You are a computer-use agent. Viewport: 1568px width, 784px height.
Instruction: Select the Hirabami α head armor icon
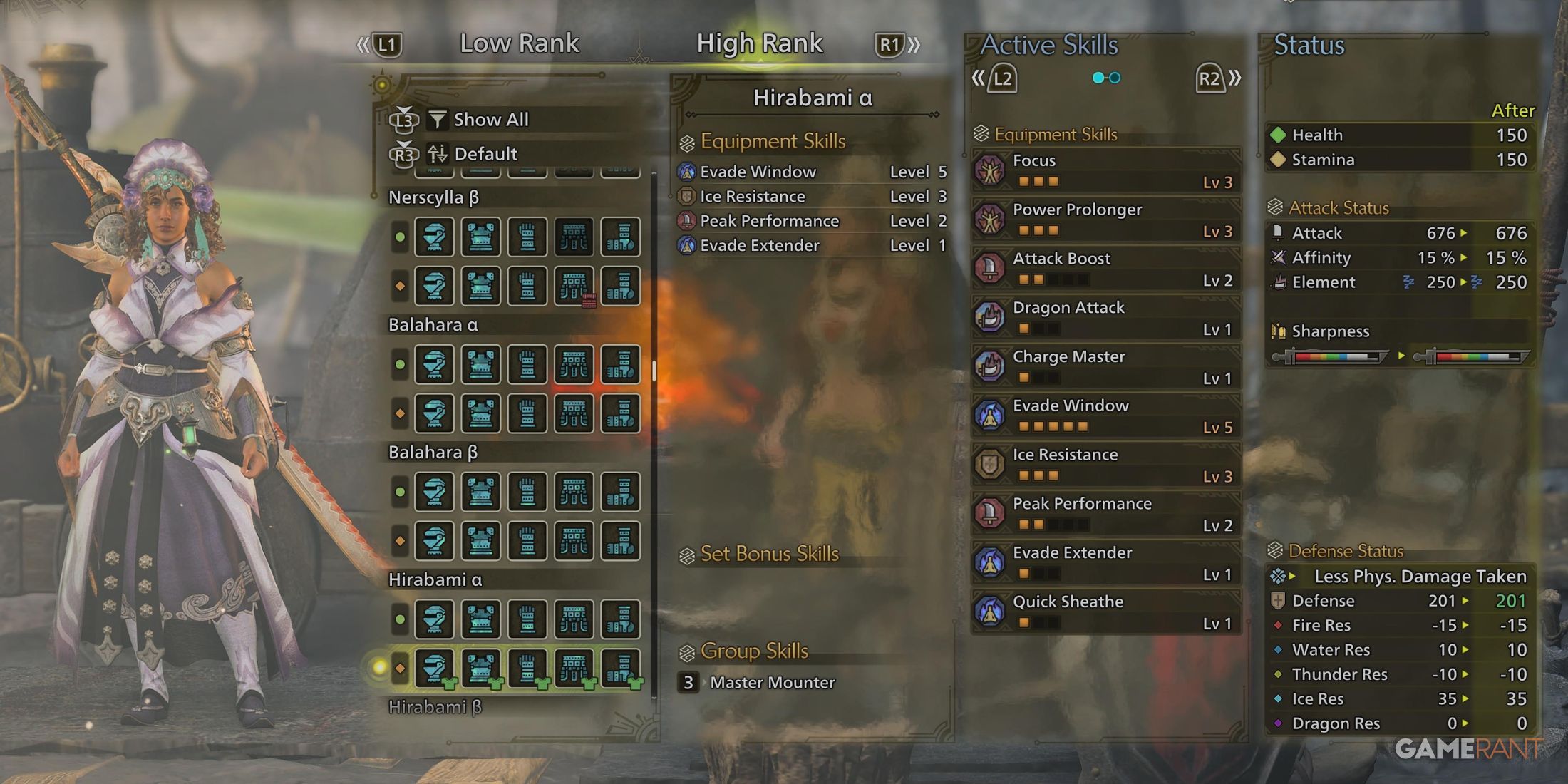click(435, 619)
